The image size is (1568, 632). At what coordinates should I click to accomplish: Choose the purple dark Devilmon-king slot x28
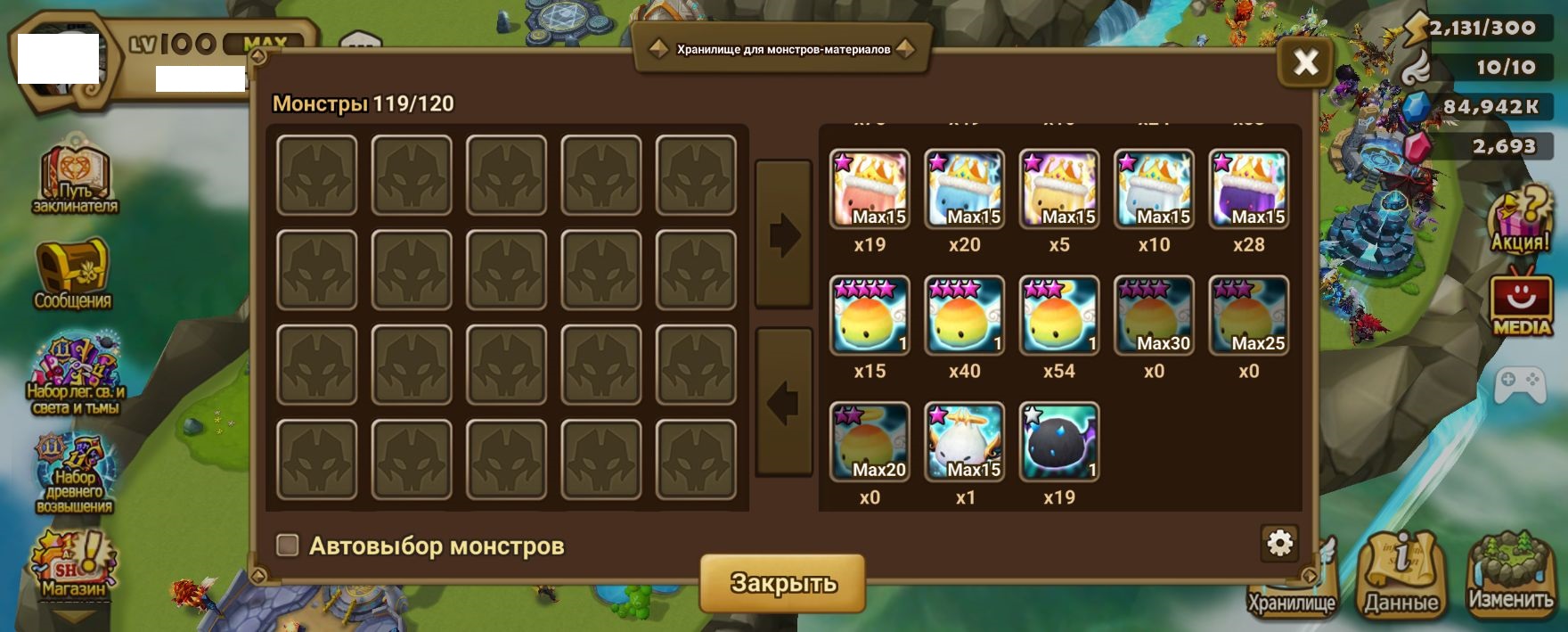click(1248, 189)
